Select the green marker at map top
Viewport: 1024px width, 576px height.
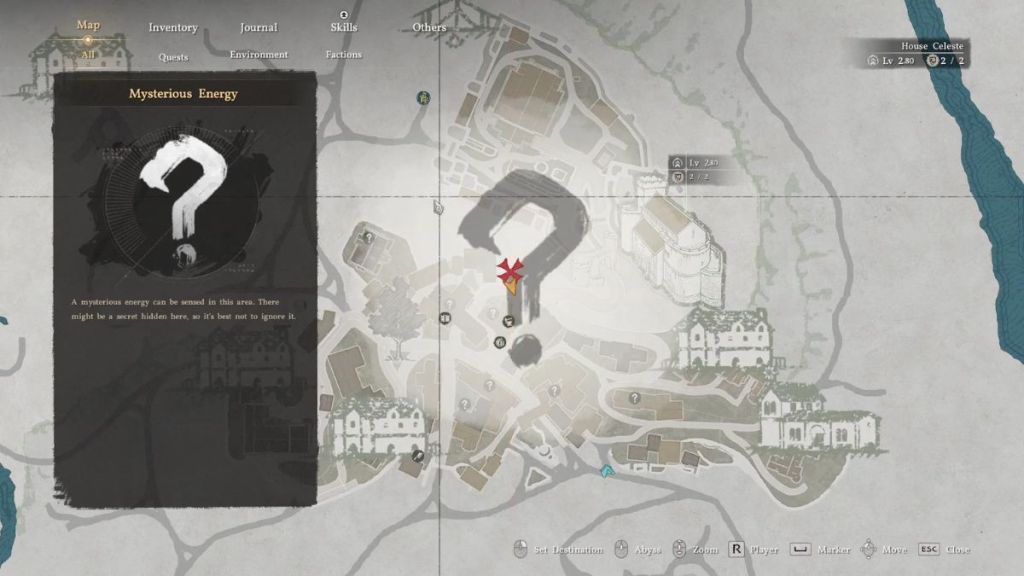(424, 98)
